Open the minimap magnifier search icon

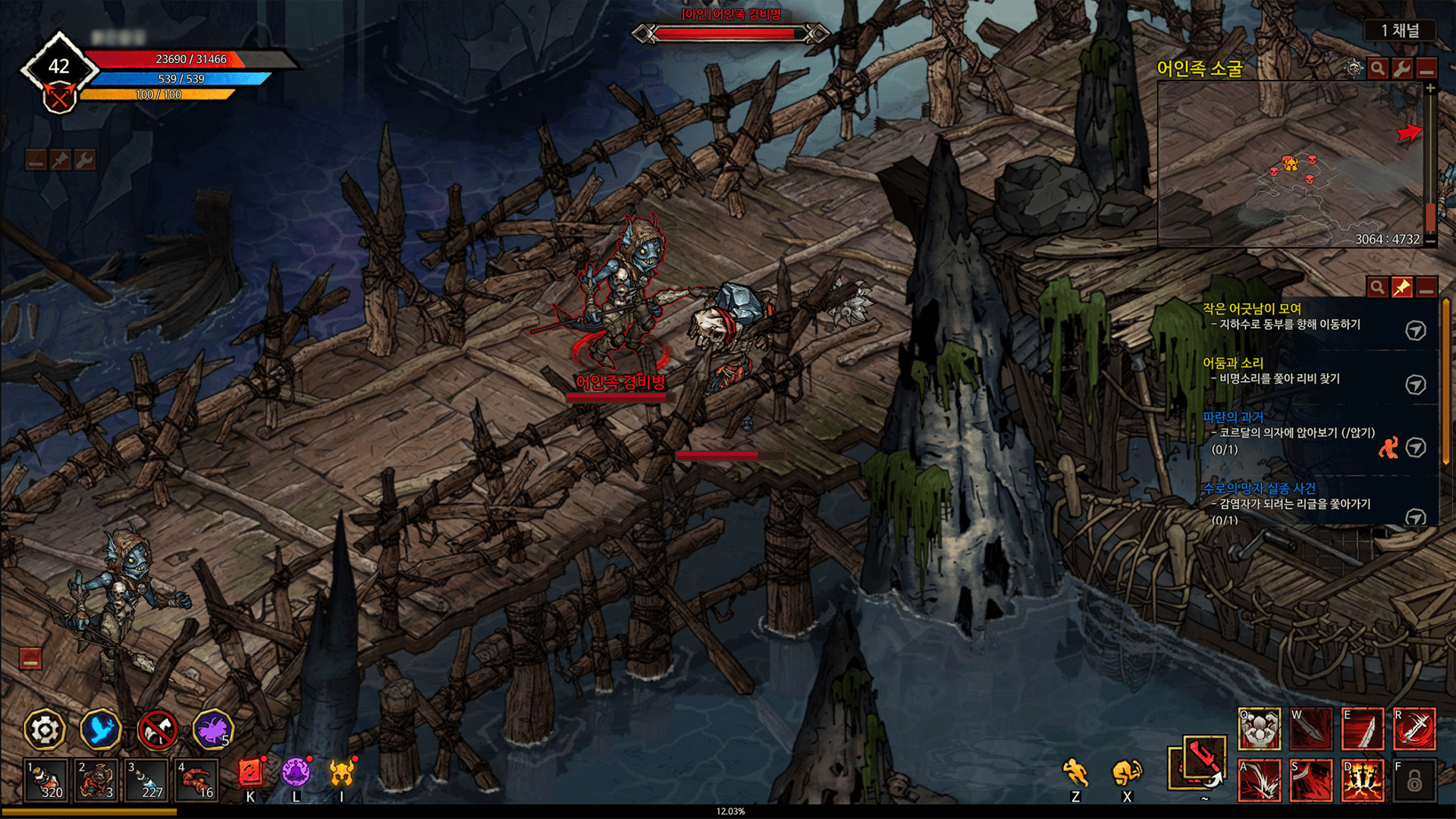click(1376, 69)
